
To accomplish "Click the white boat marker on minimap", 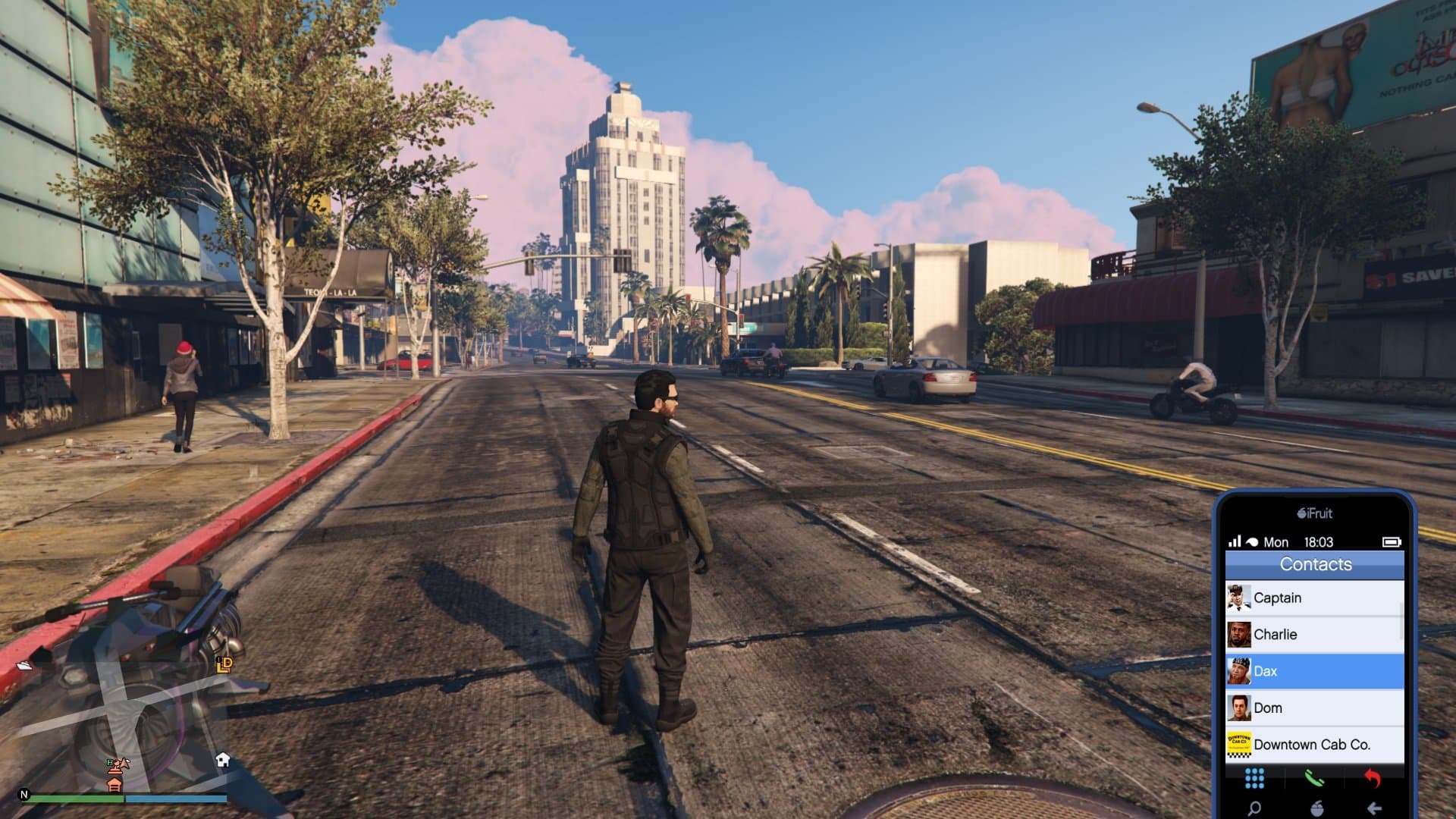I will (x=24, y=665).
